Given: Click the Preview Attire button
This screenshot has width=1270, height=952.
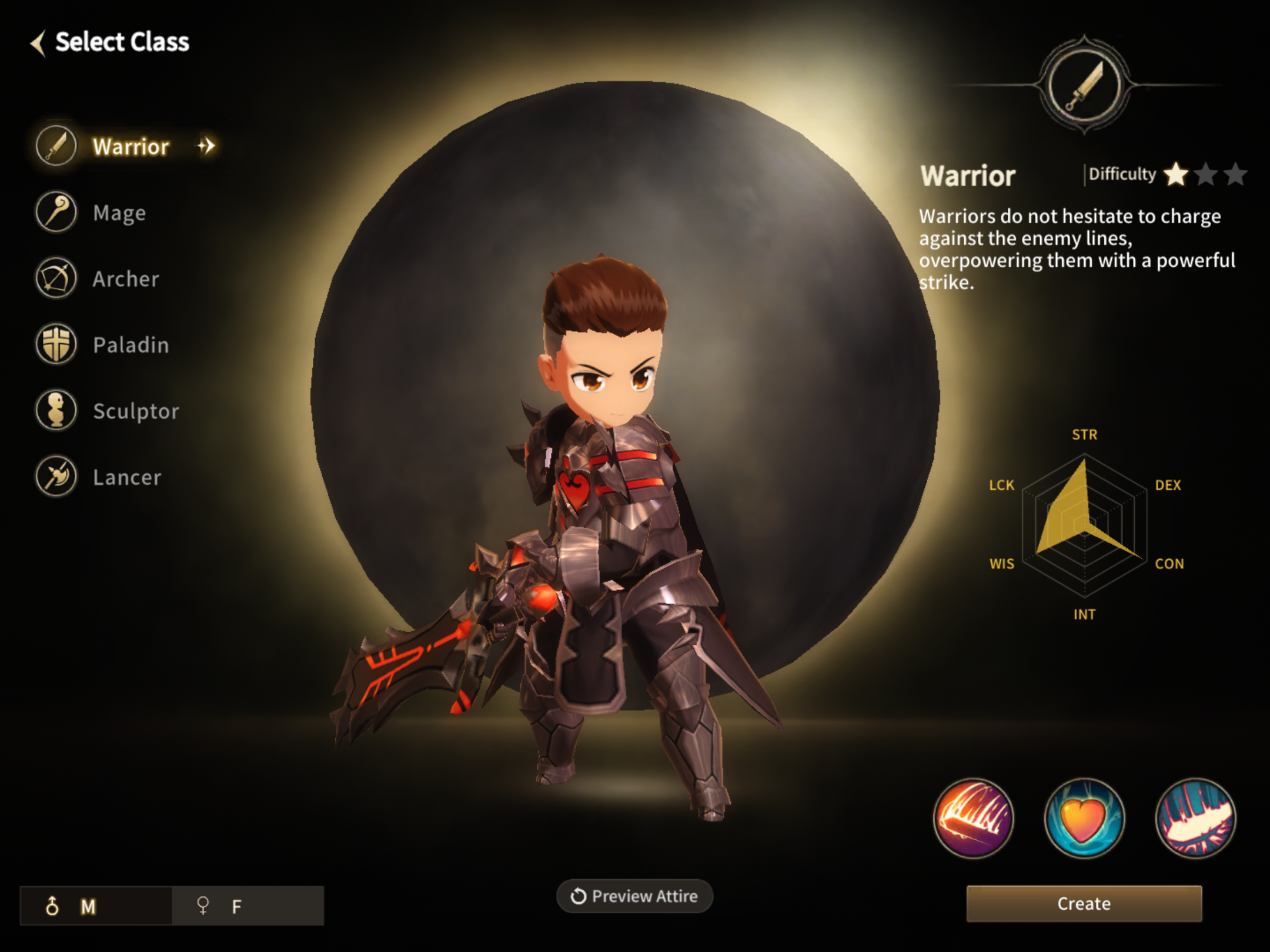Looking at the screenshot, I should (634, 896).
